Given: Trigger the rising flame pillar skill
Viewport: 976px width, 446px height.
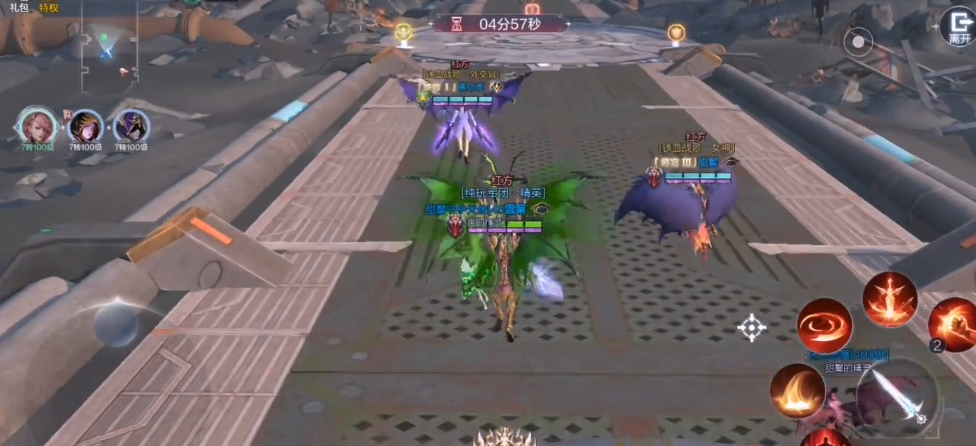Looking at the screenshot, I should tap(797, 391).
